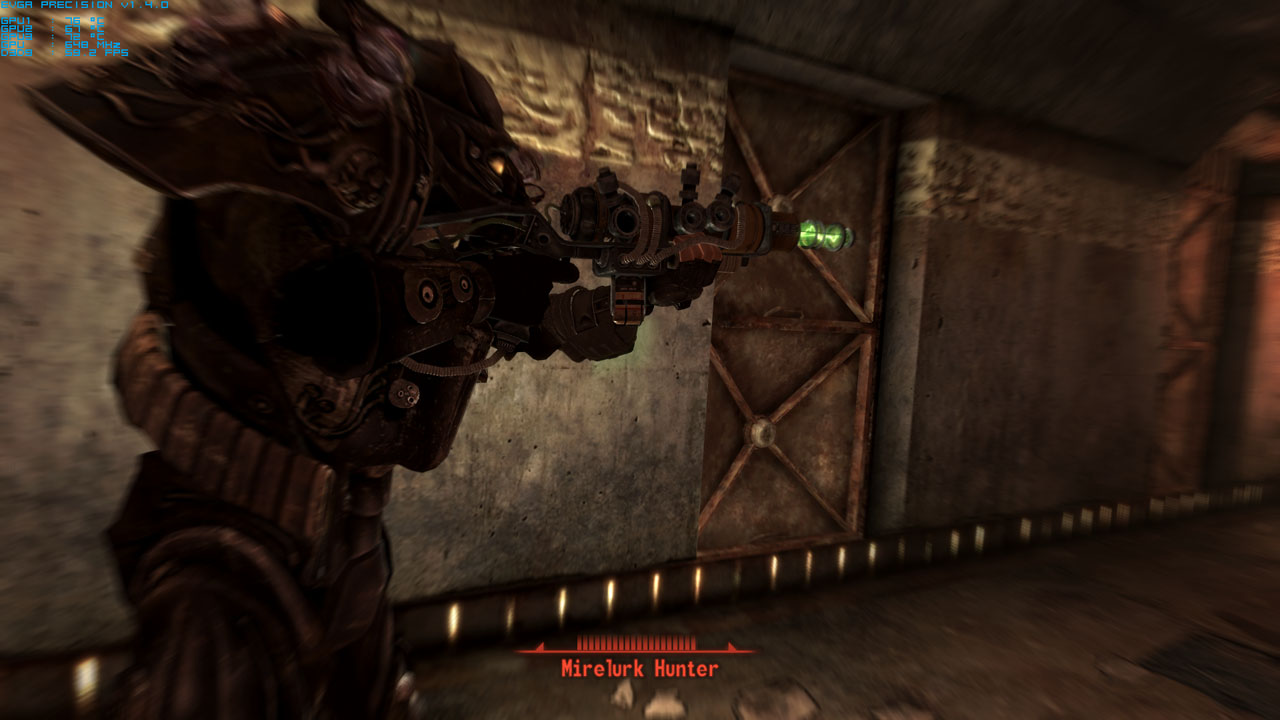Click the D3D9 label in the overlay

point(17,52)
